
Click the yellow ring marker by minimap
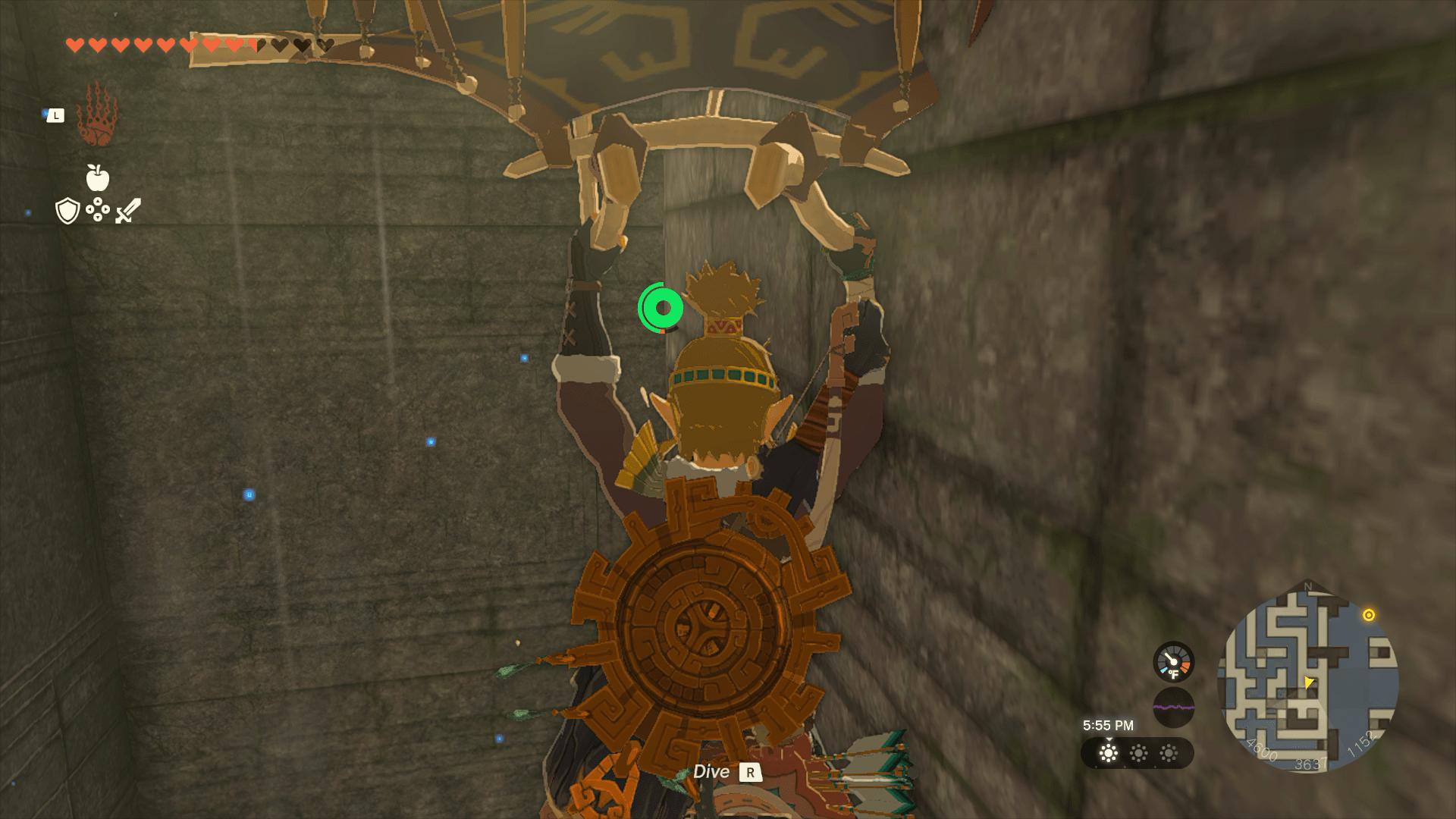[1369, 615]
